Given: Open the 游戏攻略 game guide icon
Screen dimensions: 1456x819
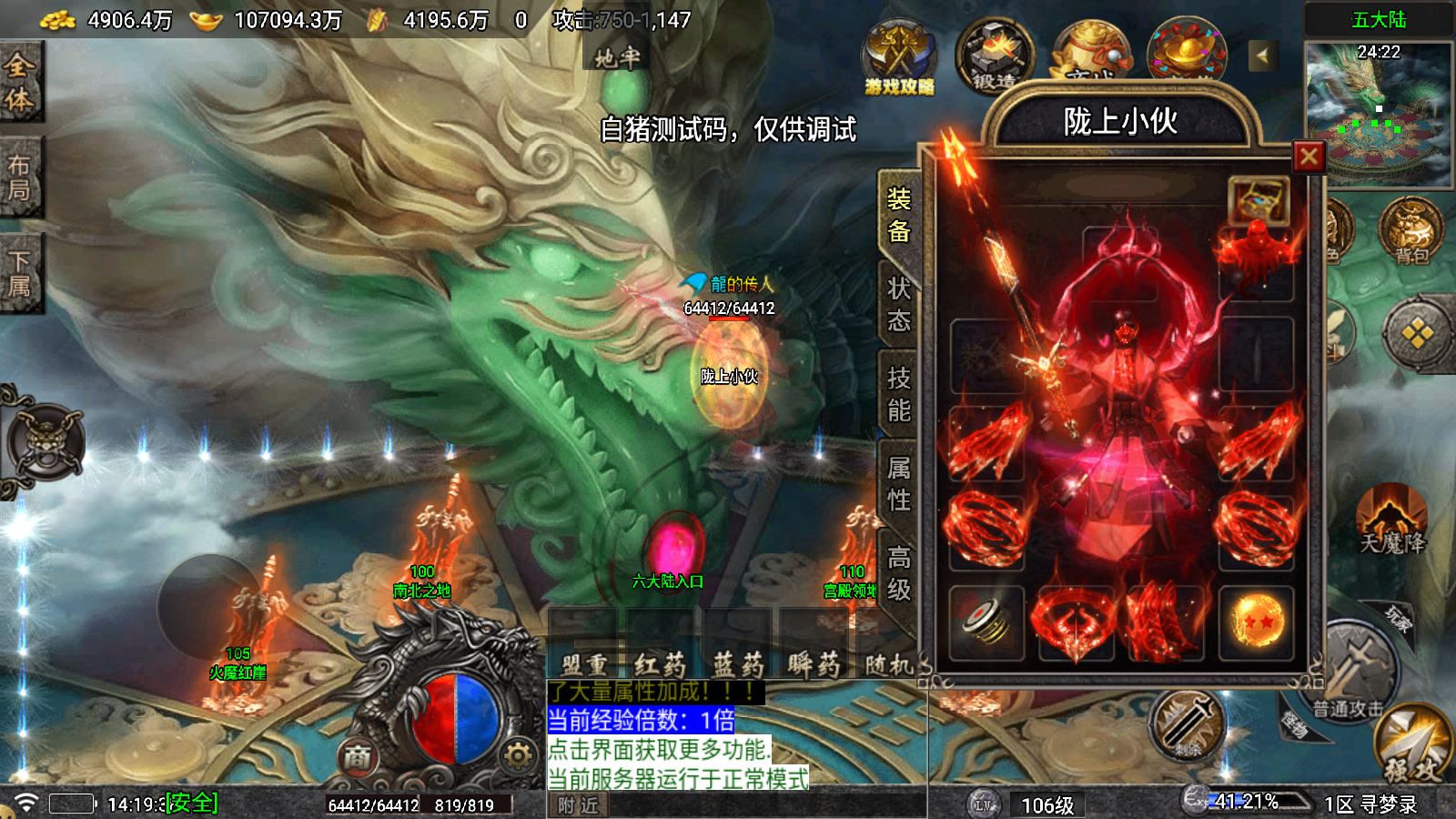Looking at the screenshot, I should tap(899, 58).
